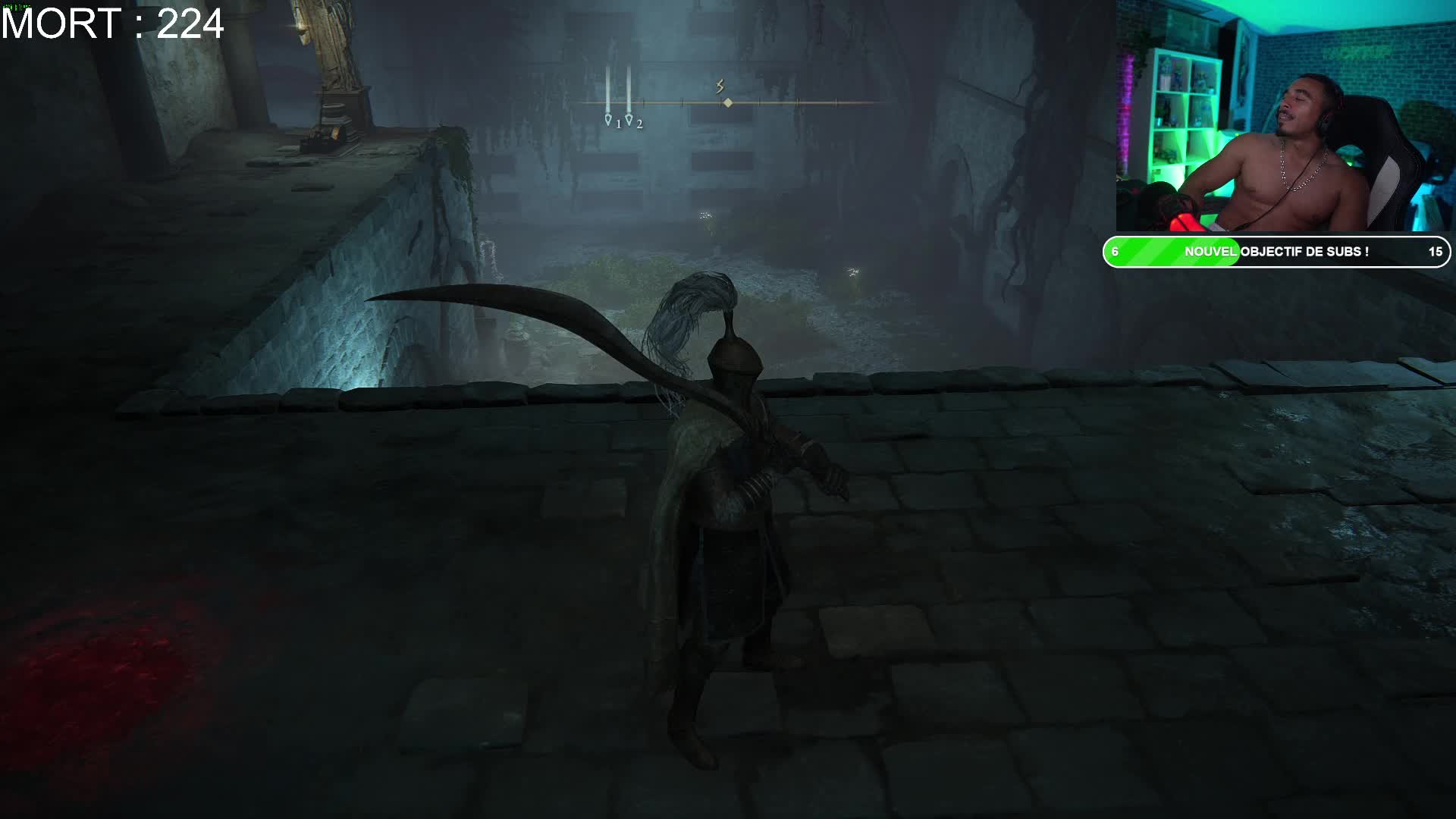1456x819 pixels.
Task: Open the streamer's webcam overlay
Action: [x=1285, y=115]
